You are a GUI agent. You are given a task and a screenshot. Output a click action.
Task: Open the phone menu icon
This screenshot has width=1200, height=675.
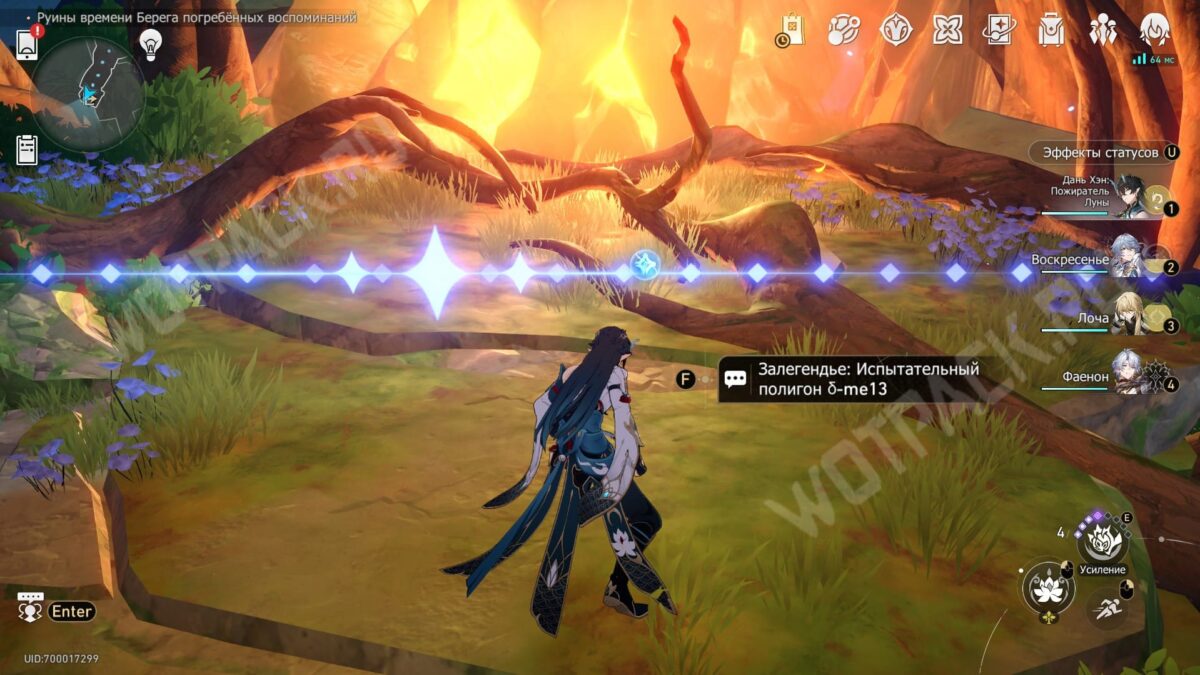click(x=27, y=45)
